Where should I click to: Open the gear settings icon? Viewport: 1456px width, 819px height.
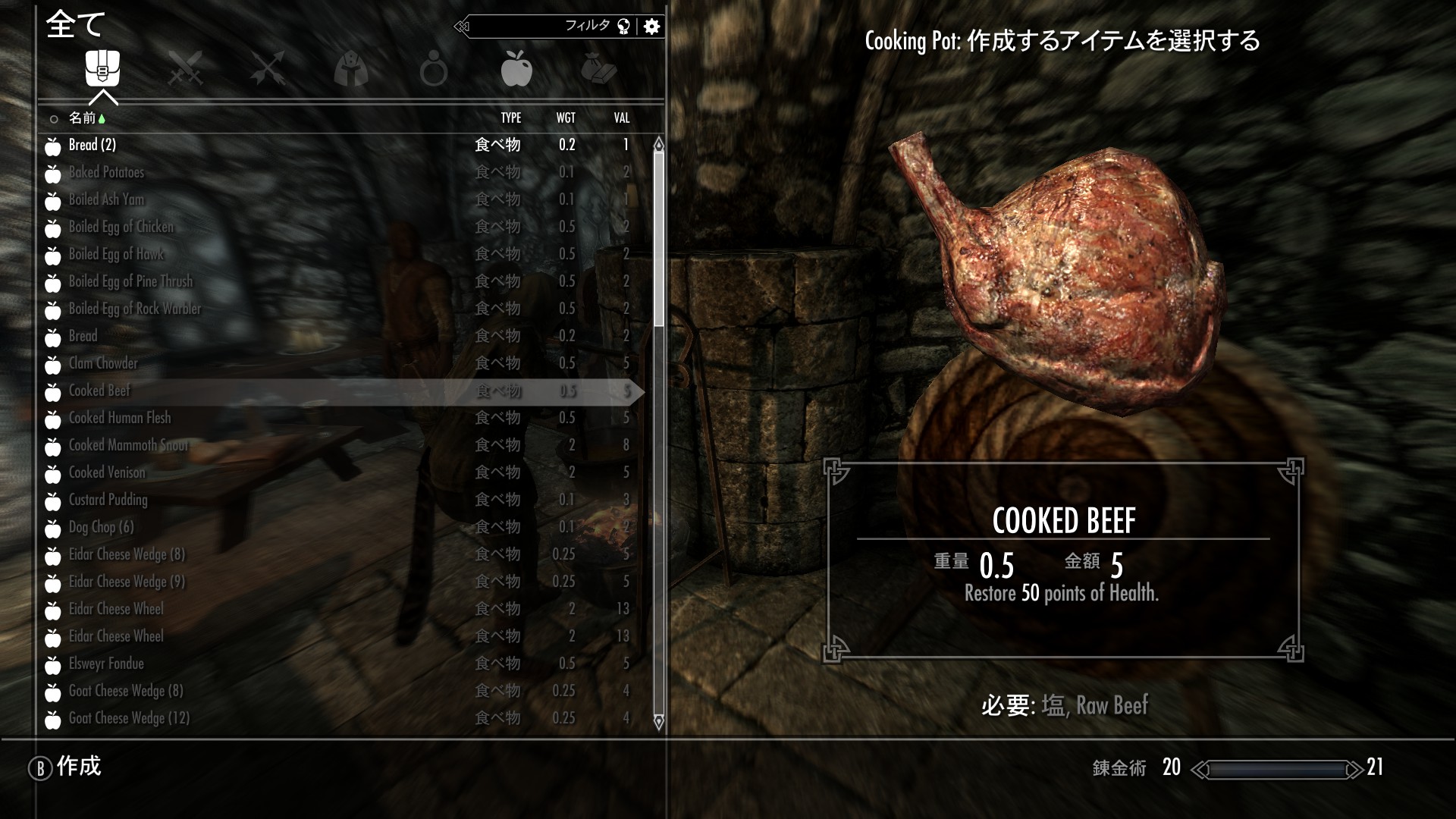pos(651,27)
